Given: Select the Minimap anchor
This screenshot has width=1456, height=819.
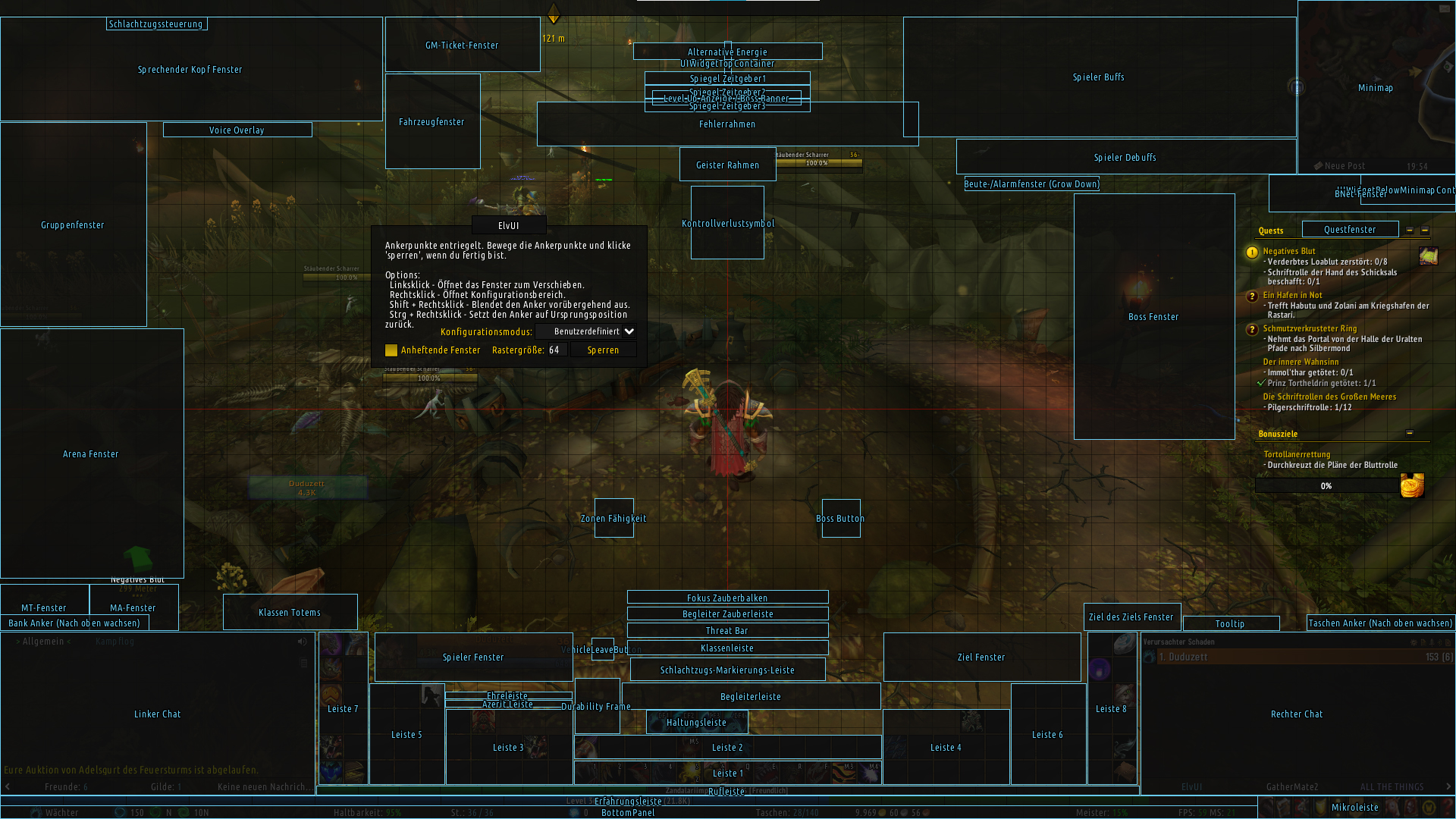Looking at the screenshot, I should 1375,87.
